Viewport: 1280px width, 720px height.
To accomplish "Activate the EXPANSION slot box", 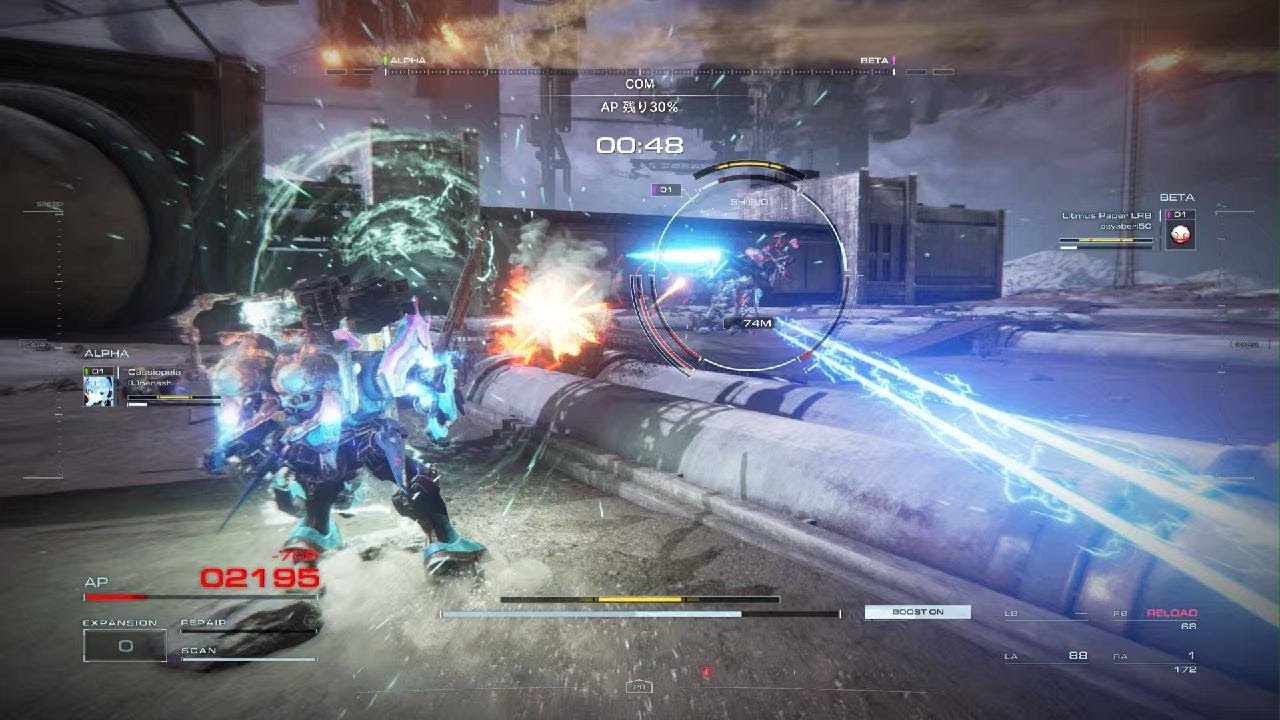I will (125, 646).
